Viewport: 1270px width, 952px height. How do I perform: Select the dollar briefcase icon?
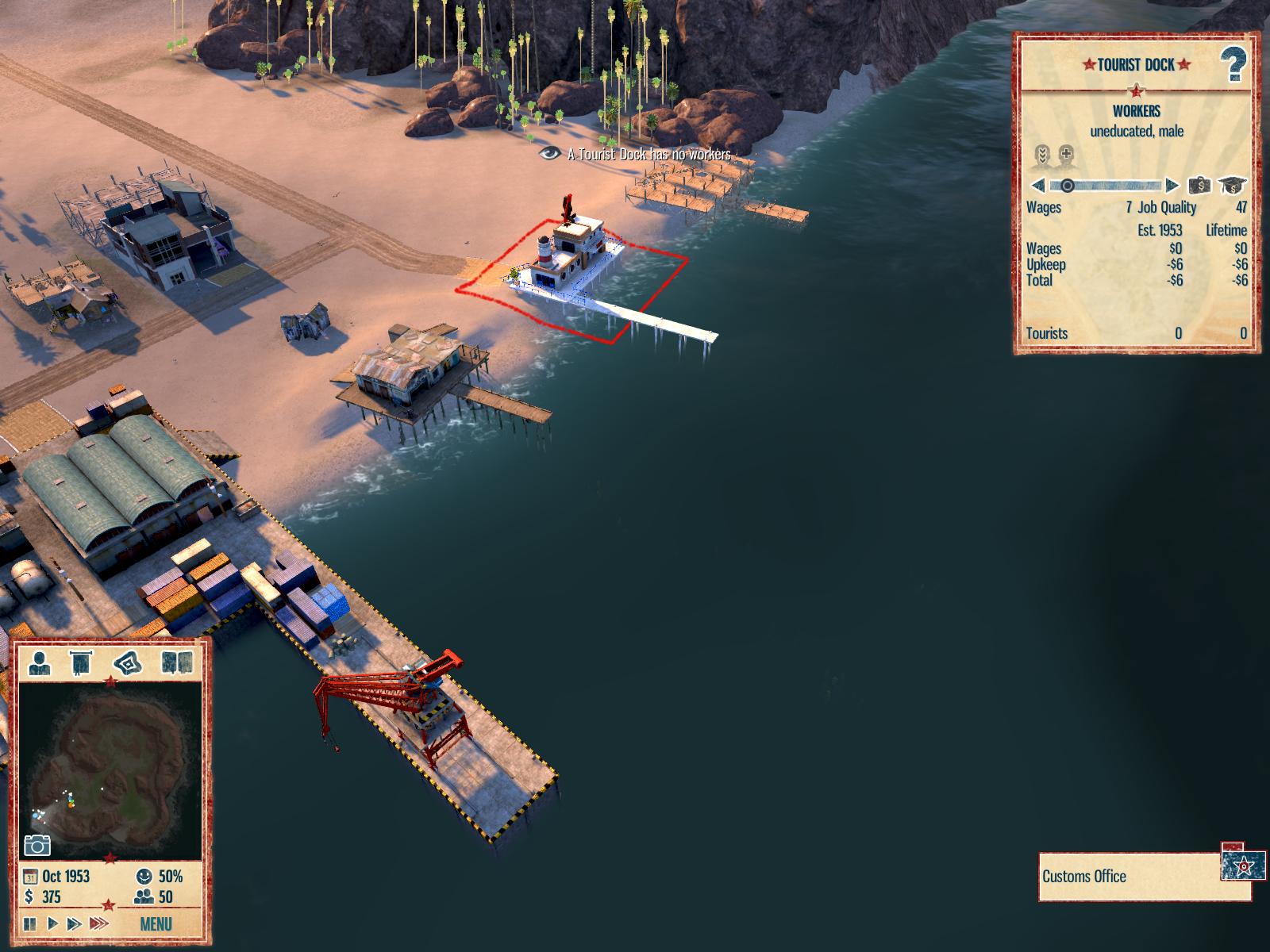1199,186
